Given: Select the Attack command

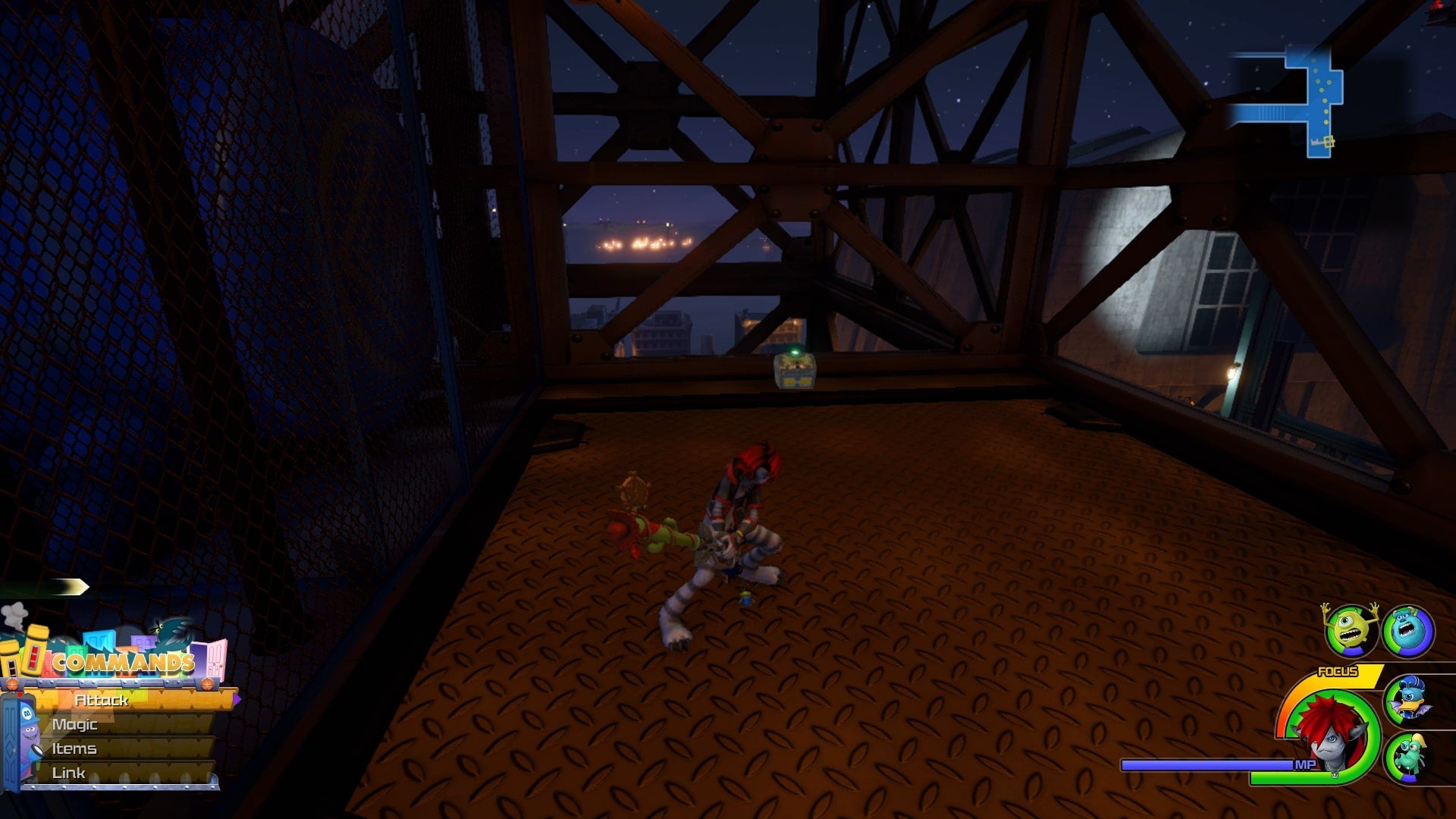Looking at the screenshot, I should [102, 701].
